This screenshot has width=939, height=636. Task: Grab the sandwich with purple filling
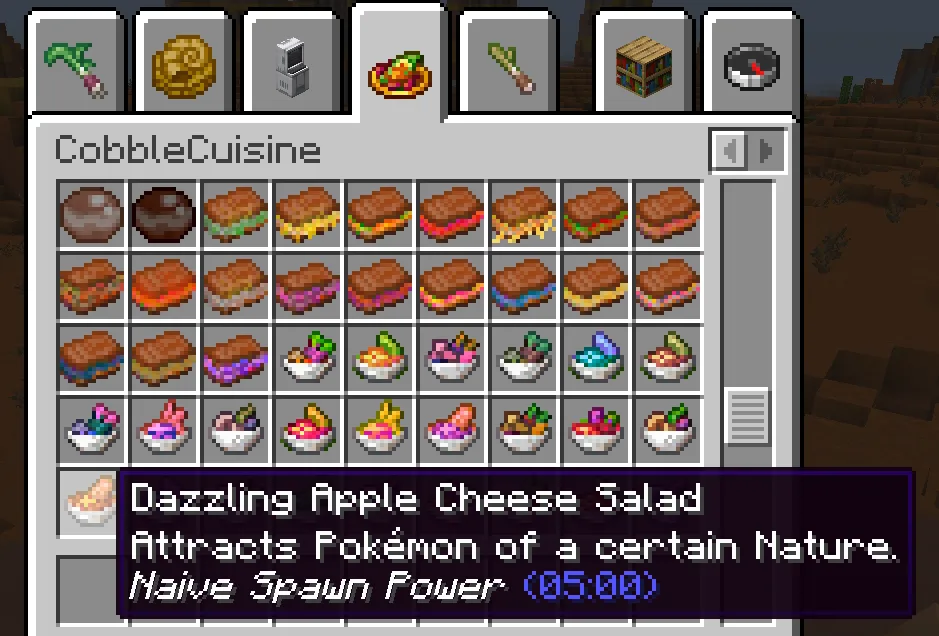[236, 357]
